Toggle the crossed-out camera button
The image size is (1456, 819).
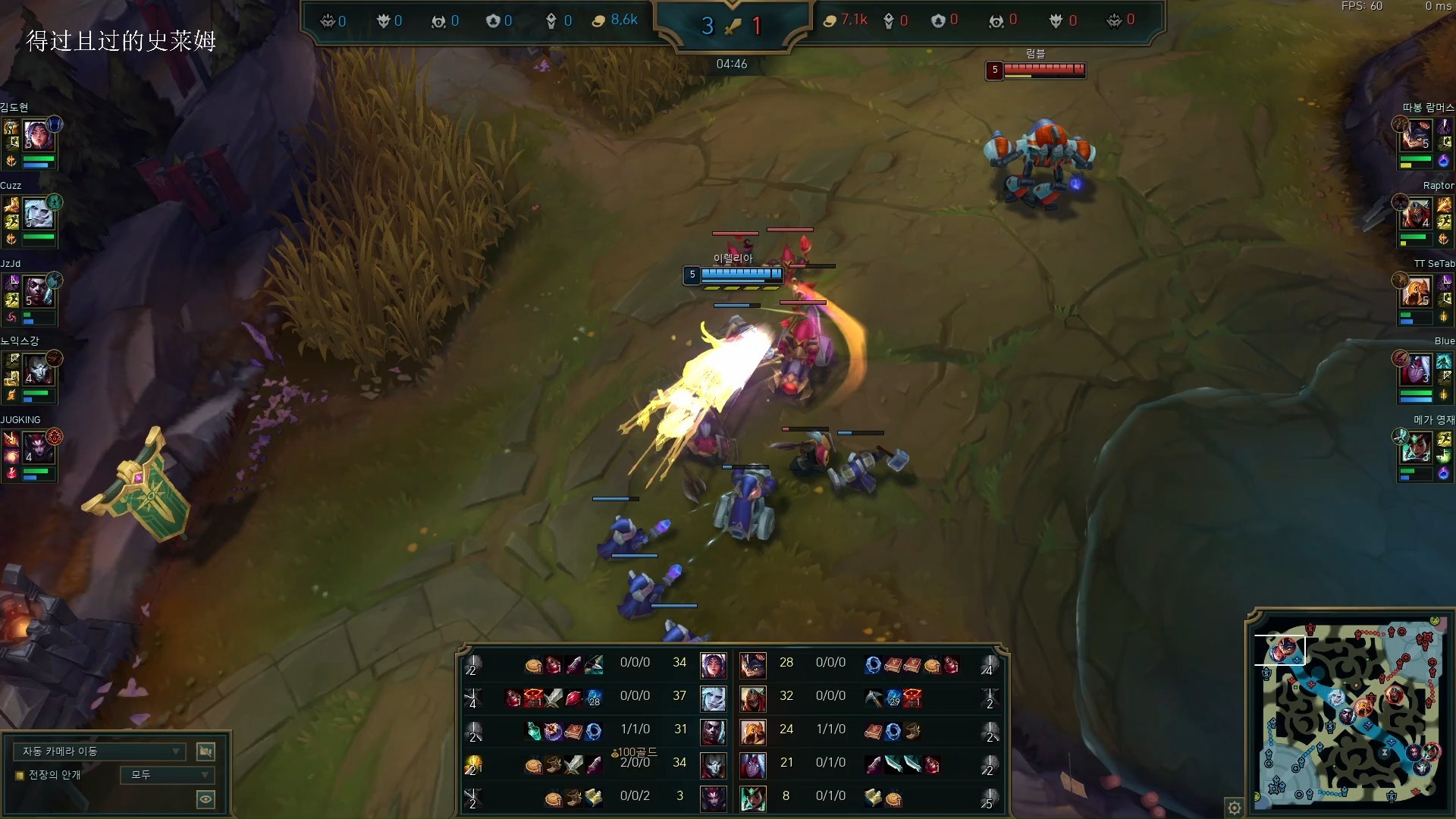pos(206,752)
